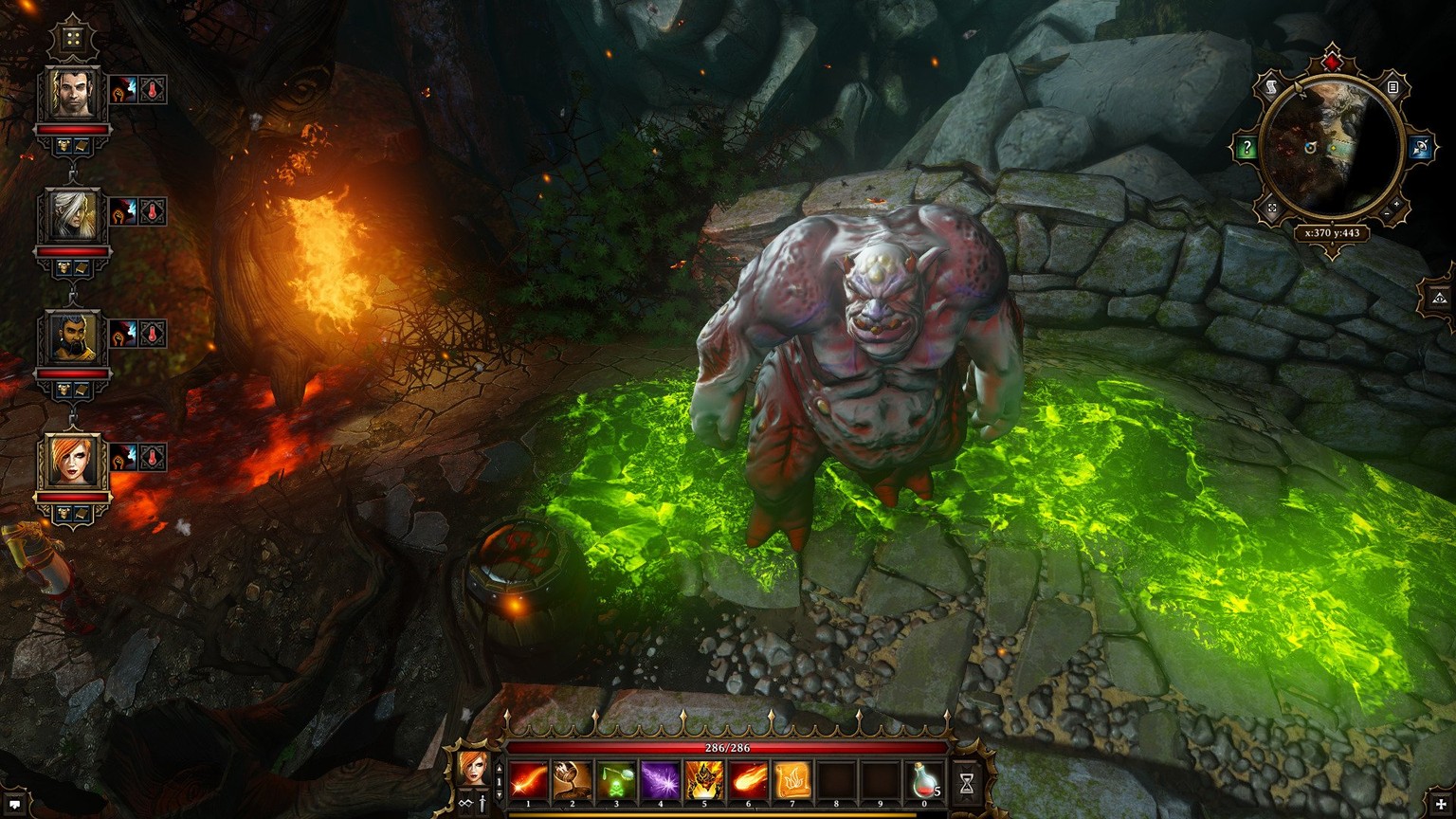
Task: Cast the fireball skill in slot 6
Action: (748, 780)
